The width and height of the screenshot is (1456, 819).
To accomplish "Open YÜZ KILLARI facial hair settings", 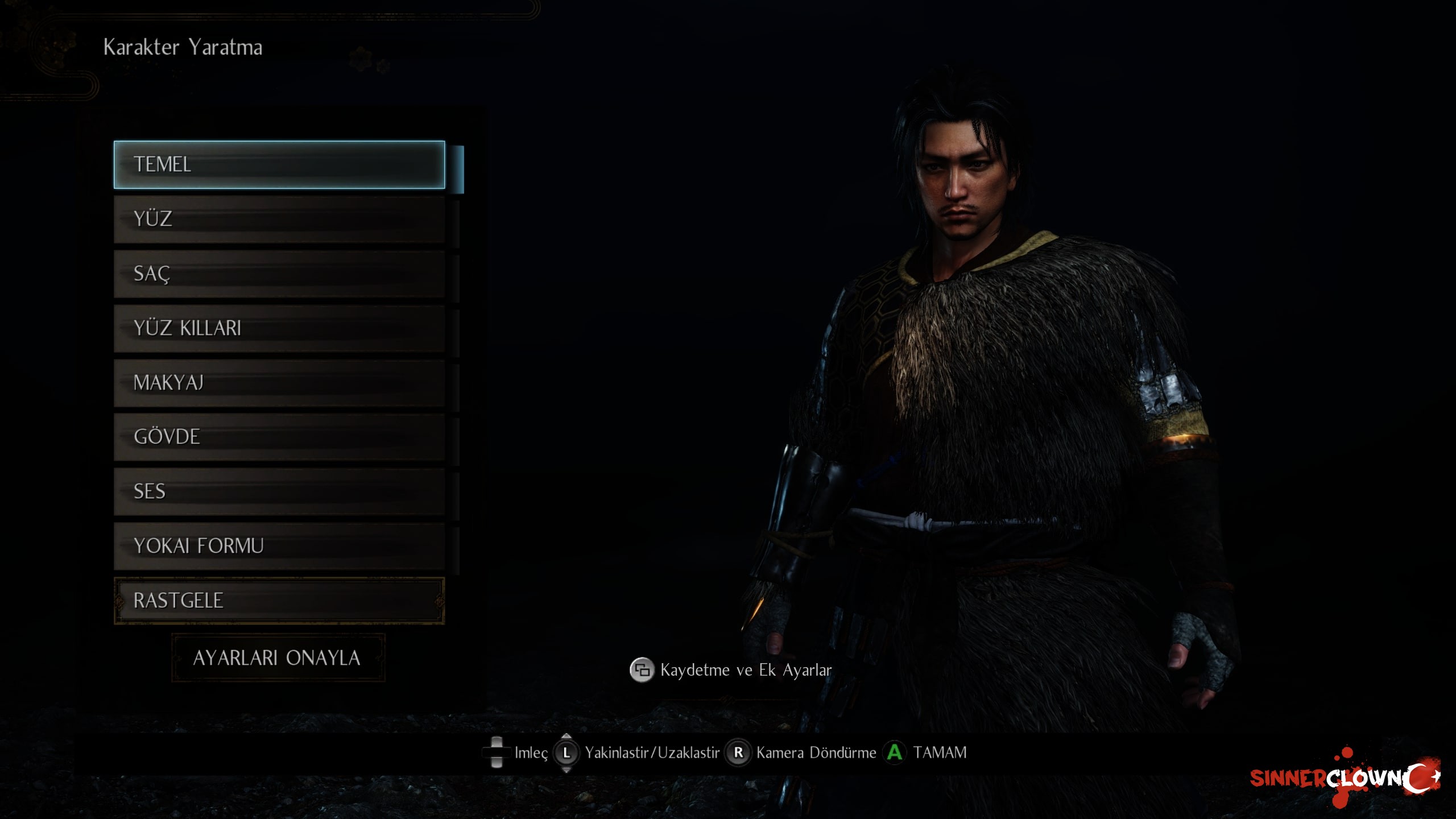I will (279, 328).
